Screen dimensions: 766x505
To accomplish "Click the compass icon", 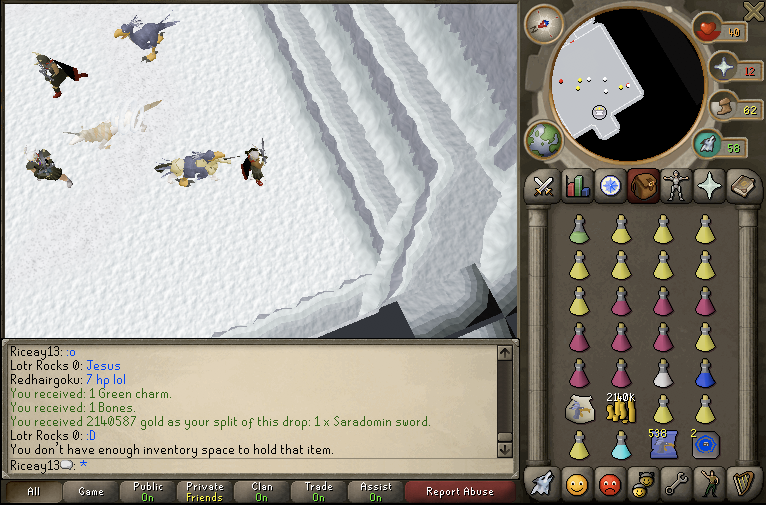I will (x=543, y=22).
